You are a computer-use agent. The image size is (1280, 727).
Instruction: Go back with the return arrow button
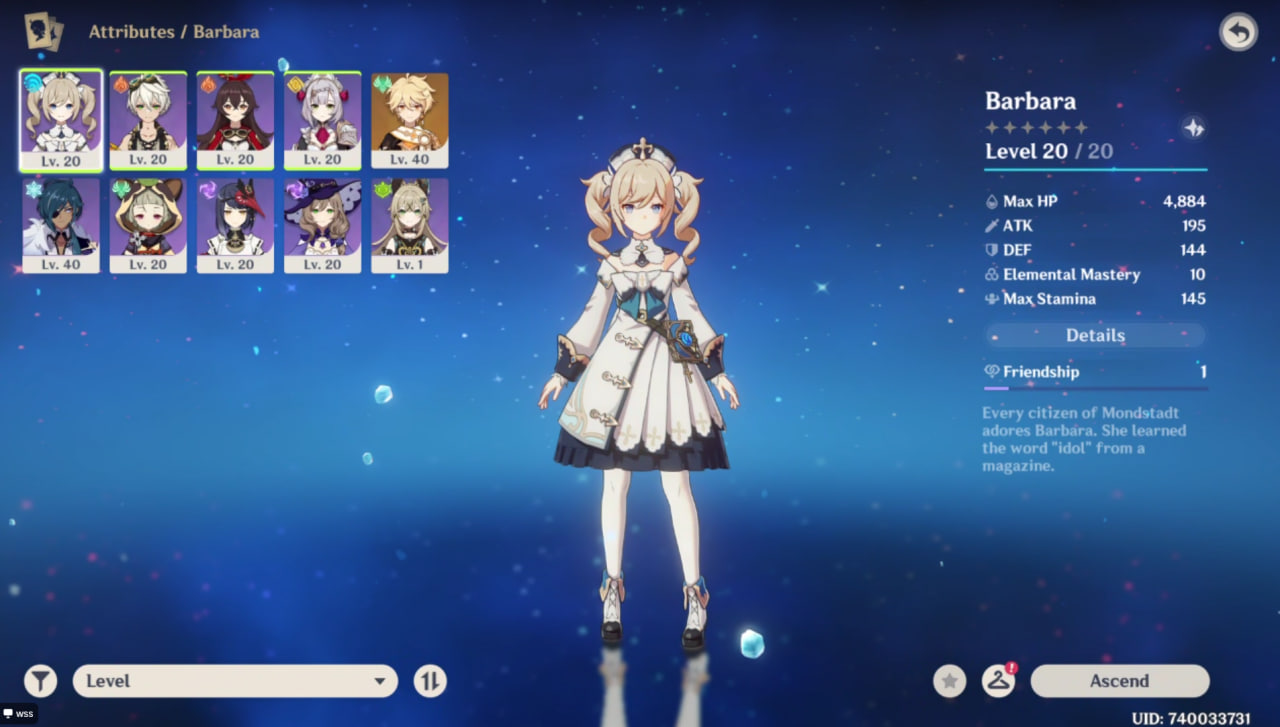coord(1238,33)
